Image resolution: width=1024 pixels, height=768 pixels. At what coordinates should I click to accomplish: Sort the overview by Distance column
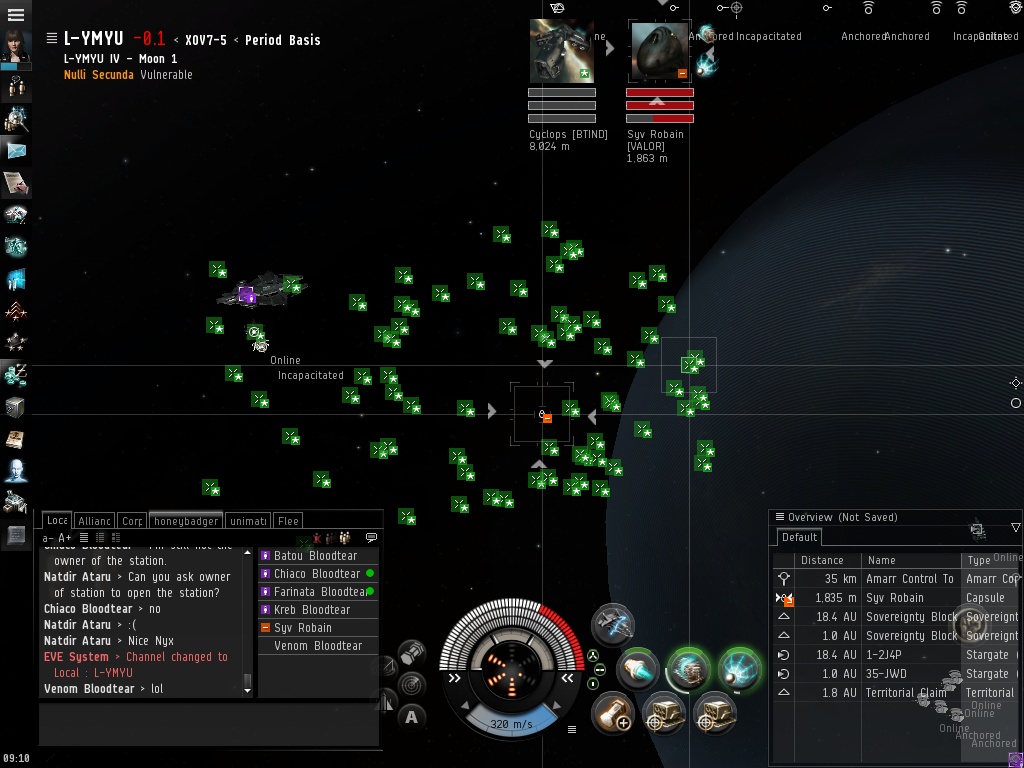822,560
